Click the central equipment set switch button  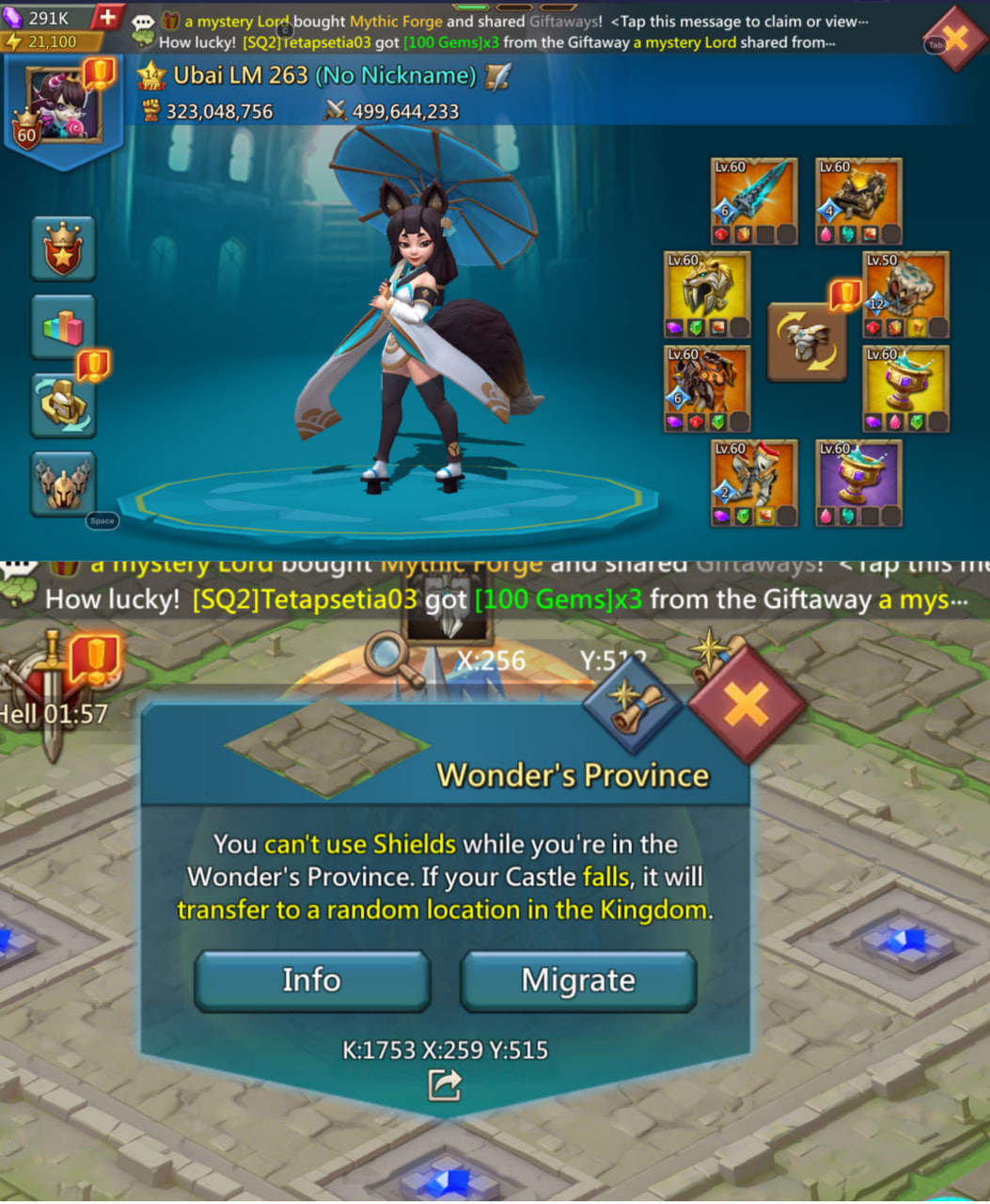click(x=807, y=342)
